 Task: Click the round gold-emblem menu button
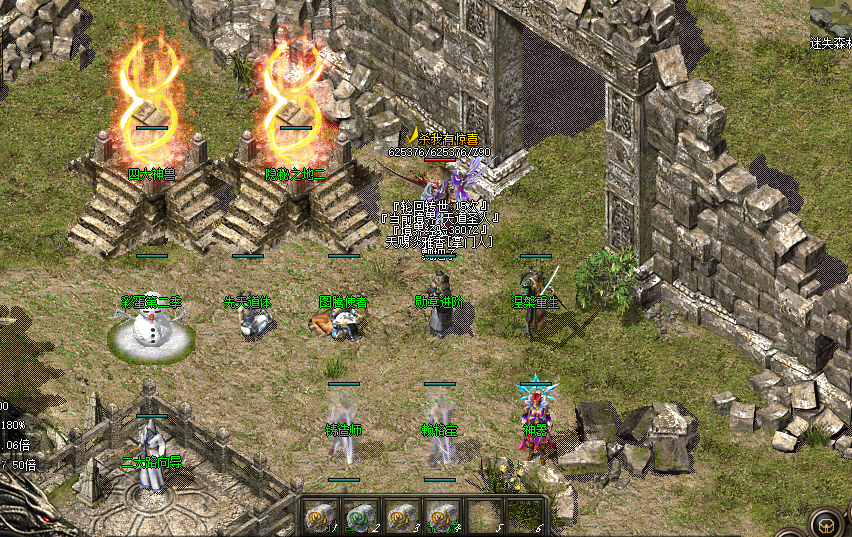(x=826, y=523)
